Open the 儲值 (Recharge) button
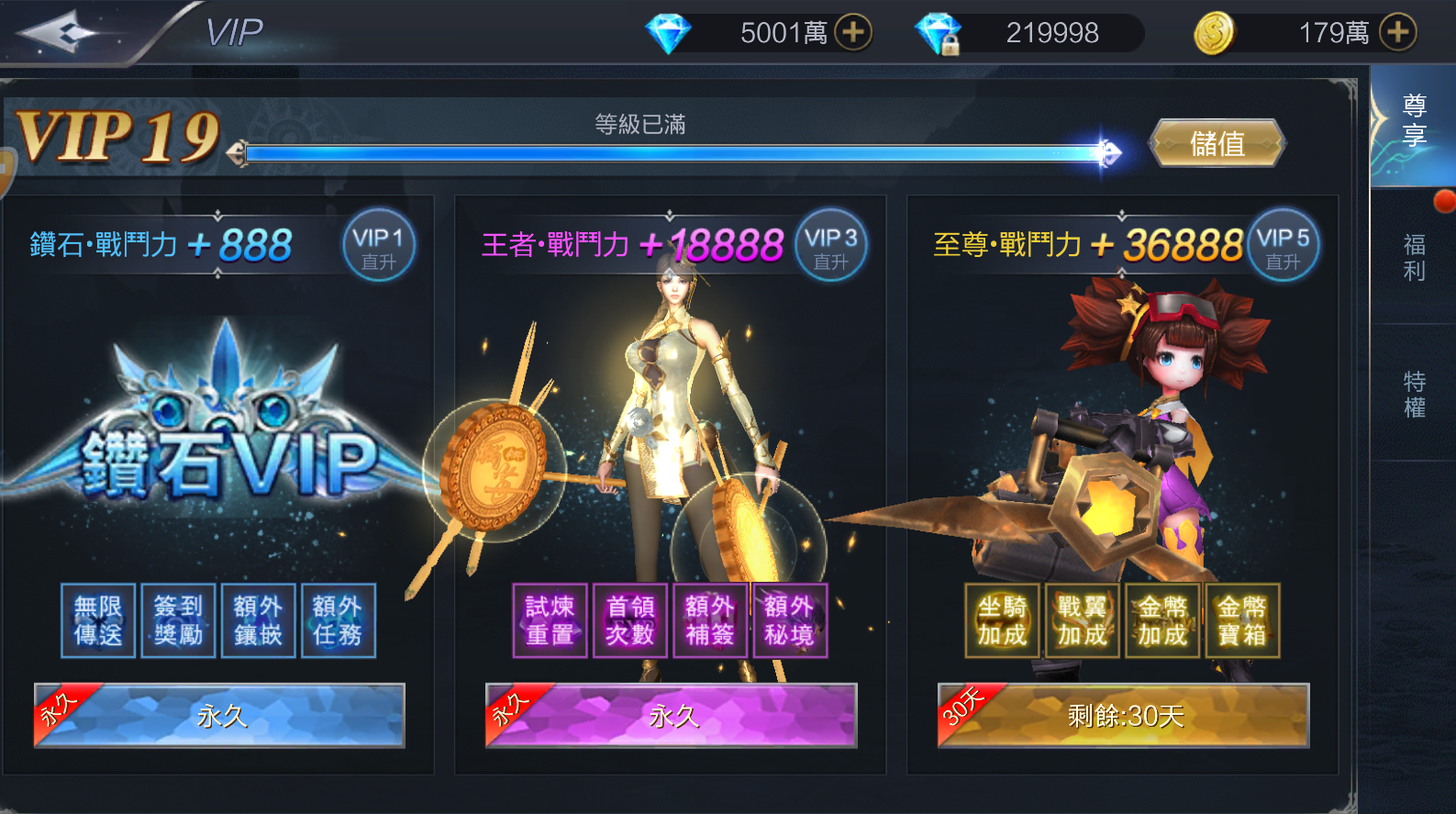 [1217, 144]
